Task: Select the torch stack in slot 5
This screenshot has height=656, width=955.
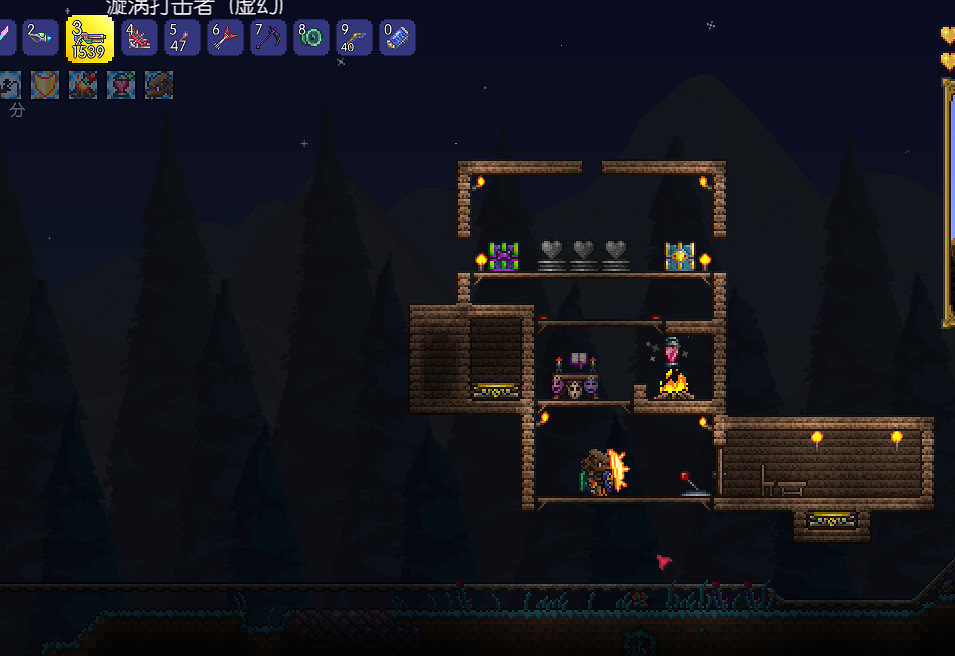Action: coord(182,38)
